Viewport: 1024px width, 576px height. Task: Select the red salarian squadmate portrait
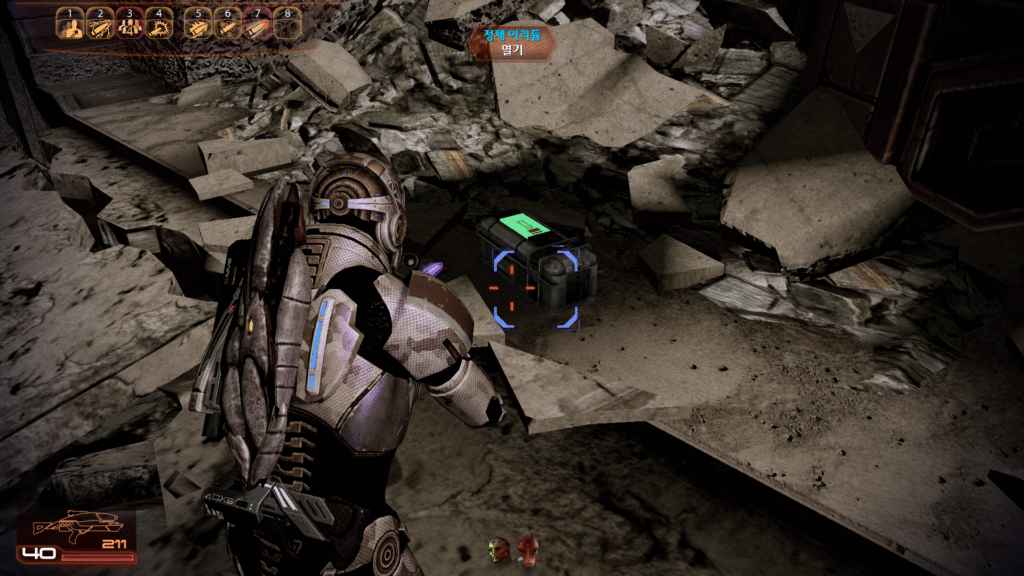[x=526, y=548]
